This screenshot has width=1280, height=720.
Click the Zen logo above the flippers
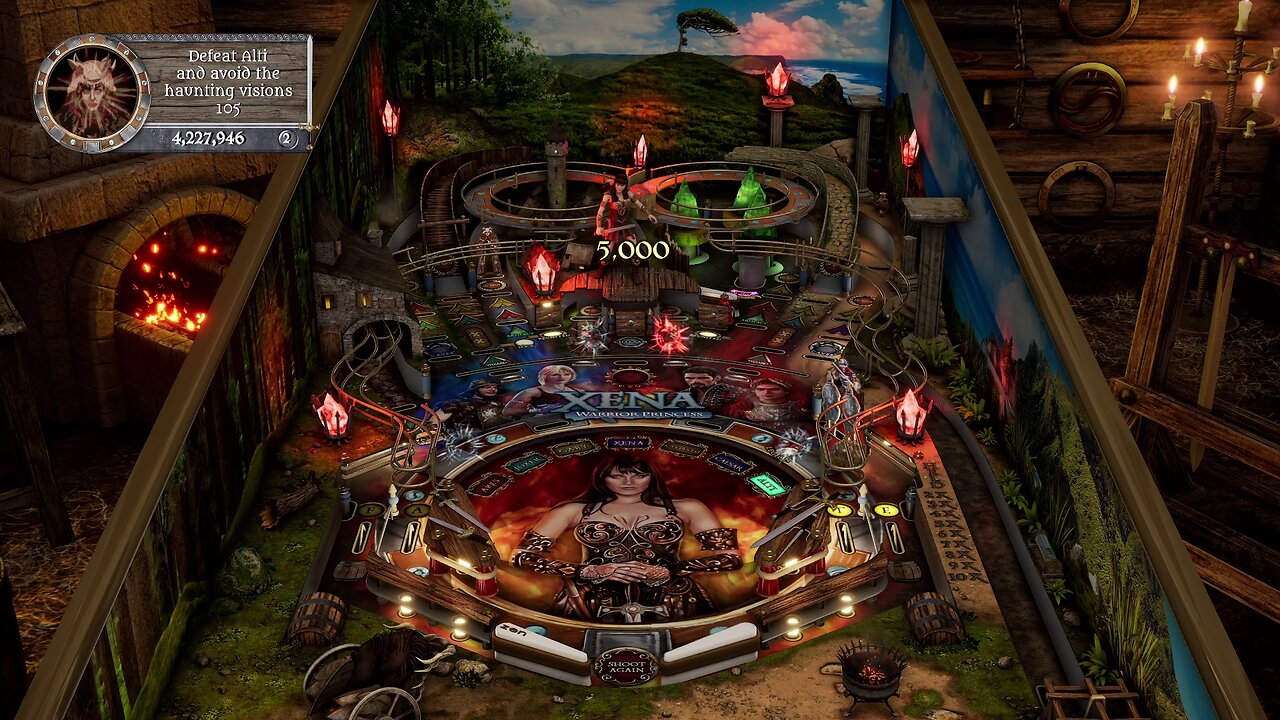coord(511,631)
